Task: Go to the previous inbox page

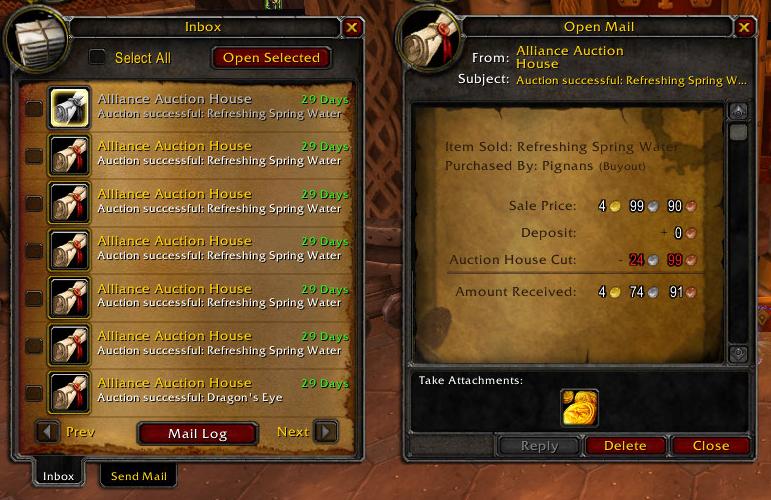Action: coord(47,432)
